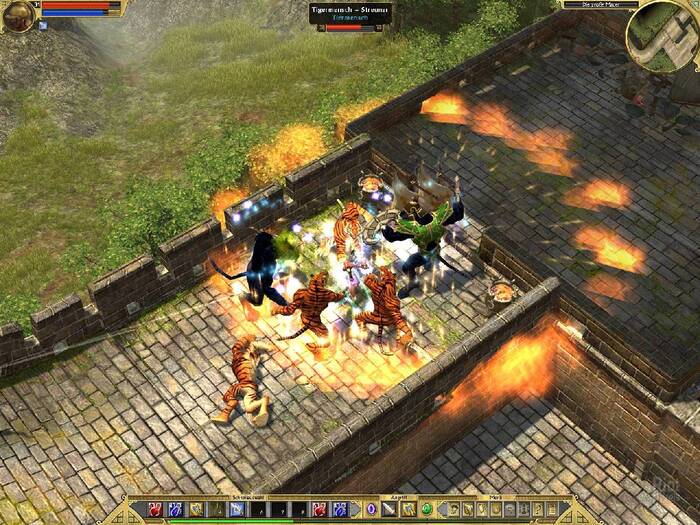Click the hero portrait in the corner
This screenshot has height=525, width=700.
[17, 15]
